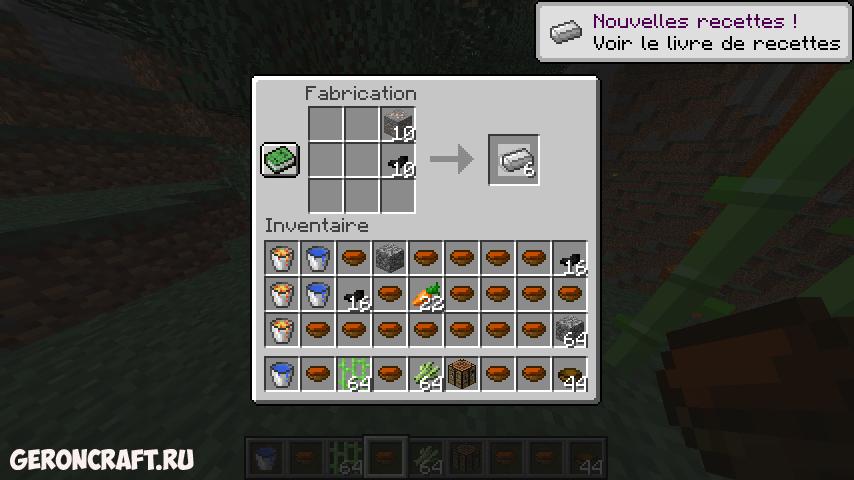
Task: Open the green recipe book
Action: [281, 160]
